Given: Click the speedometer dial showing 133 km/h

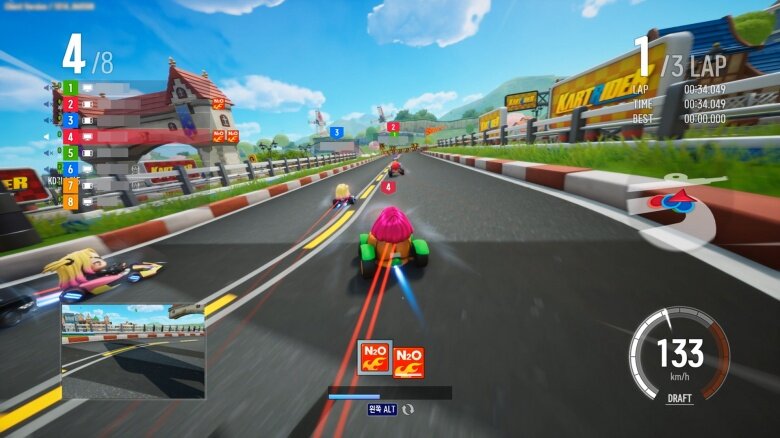Looking at the screenshot, I should pyautogui.click(x=679, y=354).
